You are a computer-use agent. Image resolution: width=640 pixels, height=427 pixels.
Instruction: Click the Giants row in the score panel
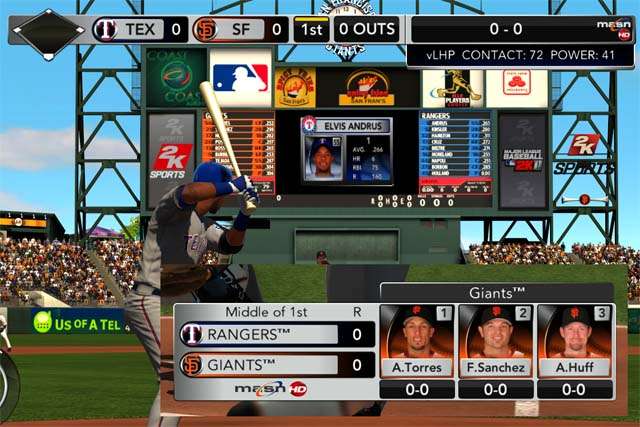tap(275, 365)
